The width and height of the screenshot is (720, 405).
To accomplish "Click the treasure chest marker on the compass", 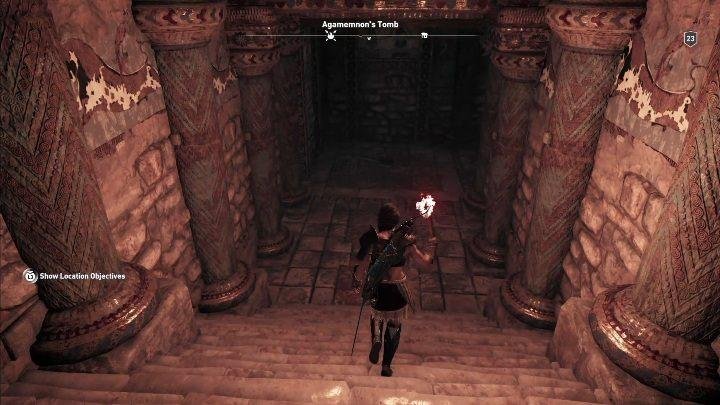I will [424, 36].
